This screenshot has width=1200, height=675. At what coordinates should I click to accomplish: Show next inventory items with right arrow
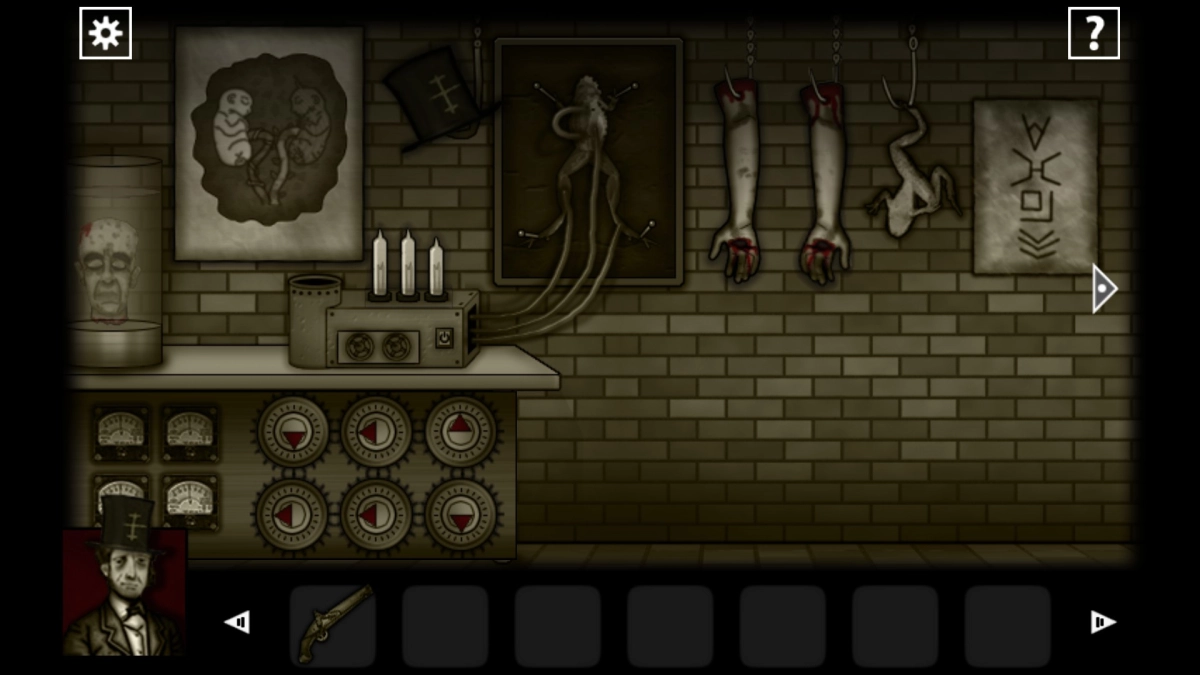(x=1102, y=623)
